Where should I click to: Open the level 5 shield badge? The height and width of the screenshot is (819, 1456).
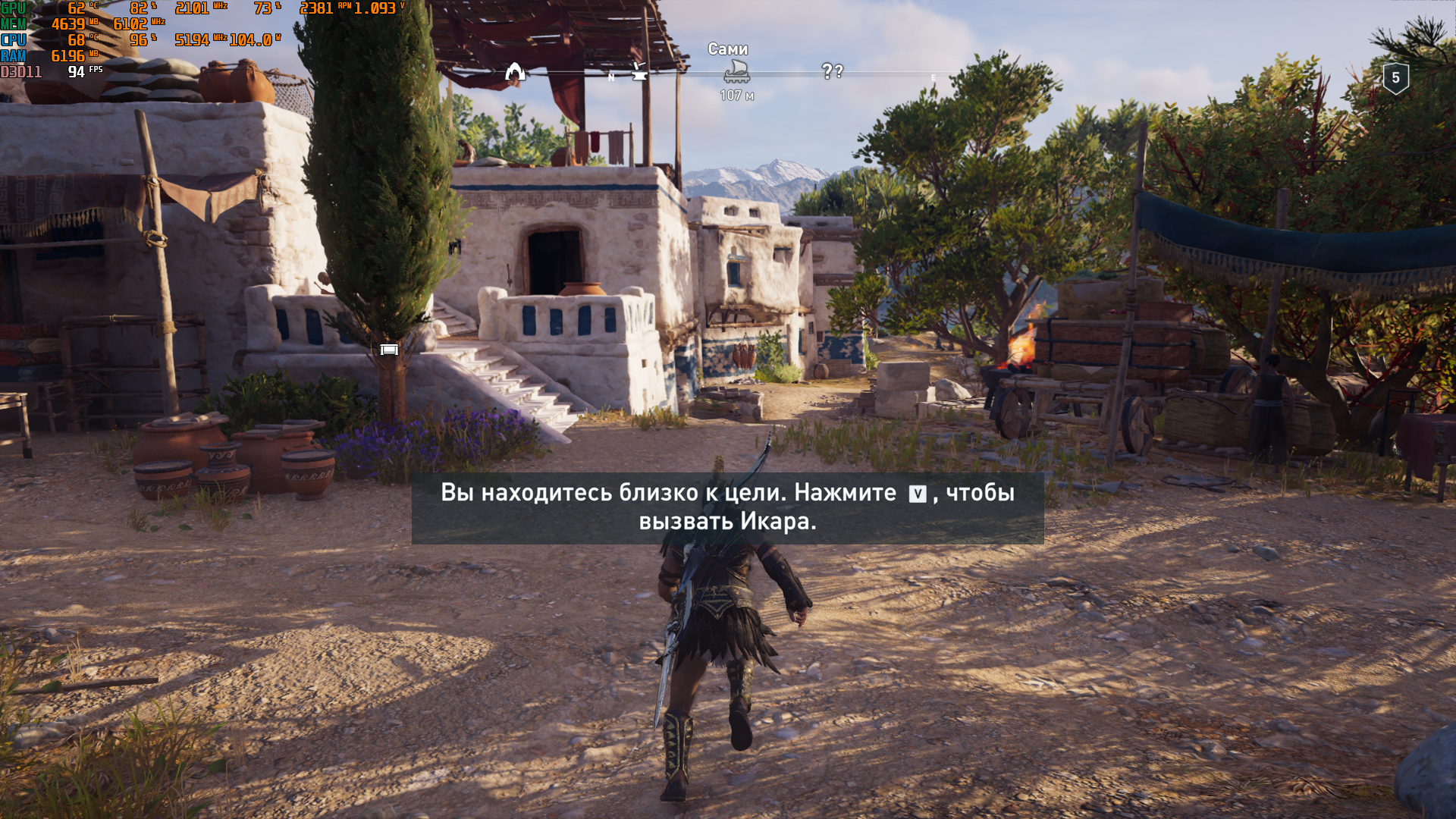pyautogui.click(x=1395, y=78)
